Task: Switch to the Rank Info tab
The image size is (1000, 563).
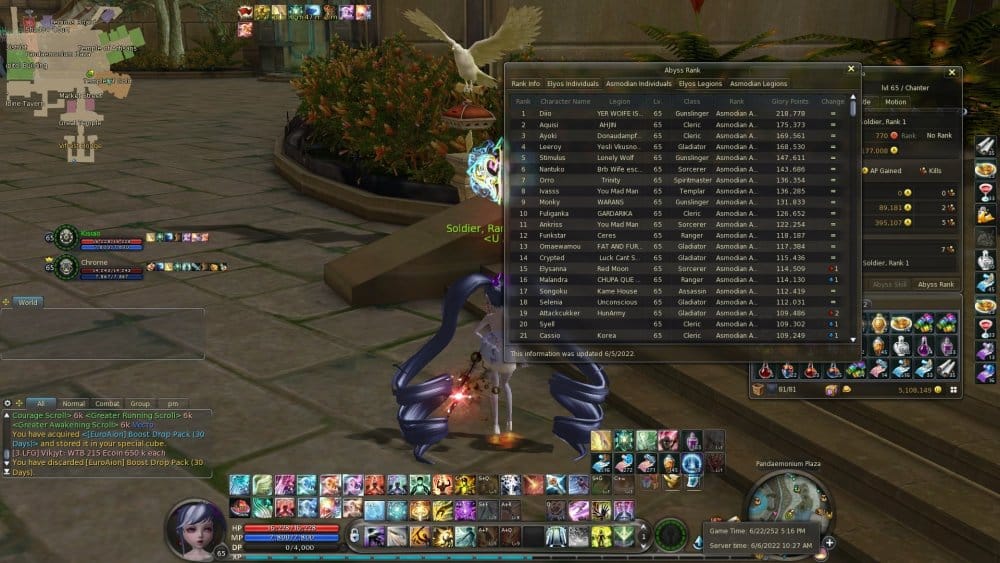Action: pos(526,84)
